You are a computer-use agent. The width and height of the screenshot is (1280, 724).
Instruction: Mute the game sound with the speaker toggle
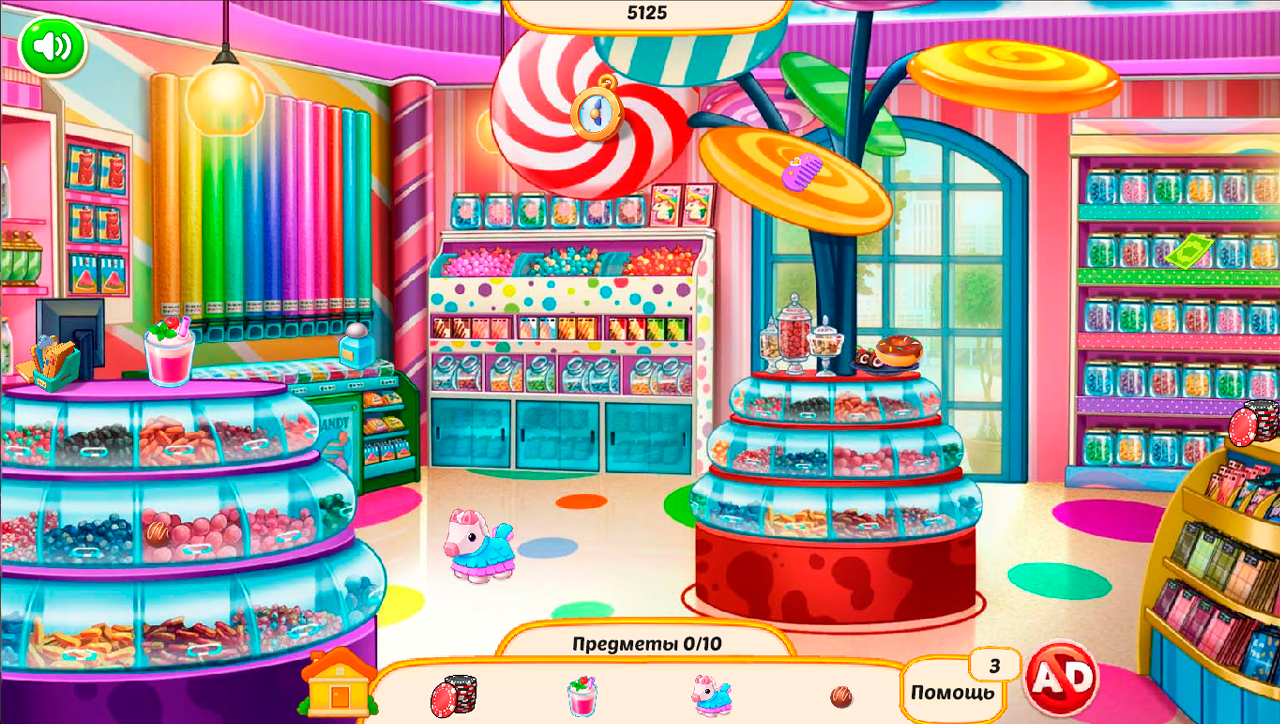point(52,46)
